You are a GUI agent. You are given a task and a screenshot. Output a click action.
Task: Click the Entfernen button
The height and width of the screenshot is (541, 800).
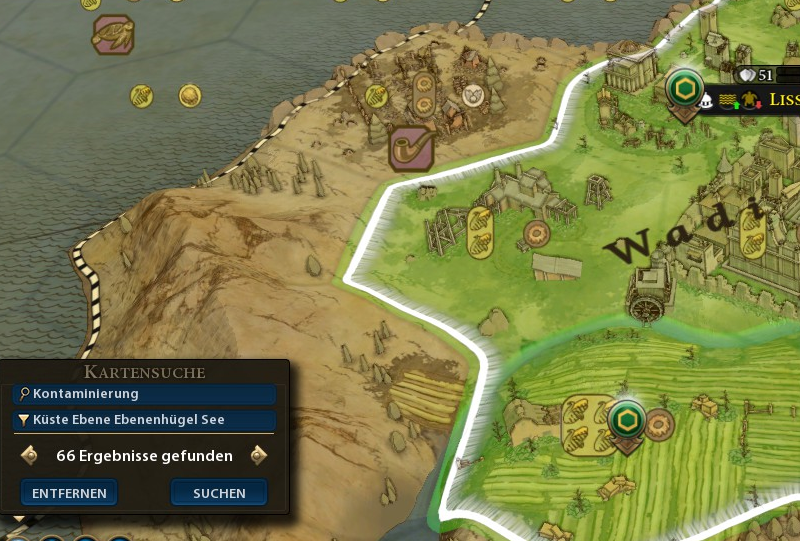69,493
